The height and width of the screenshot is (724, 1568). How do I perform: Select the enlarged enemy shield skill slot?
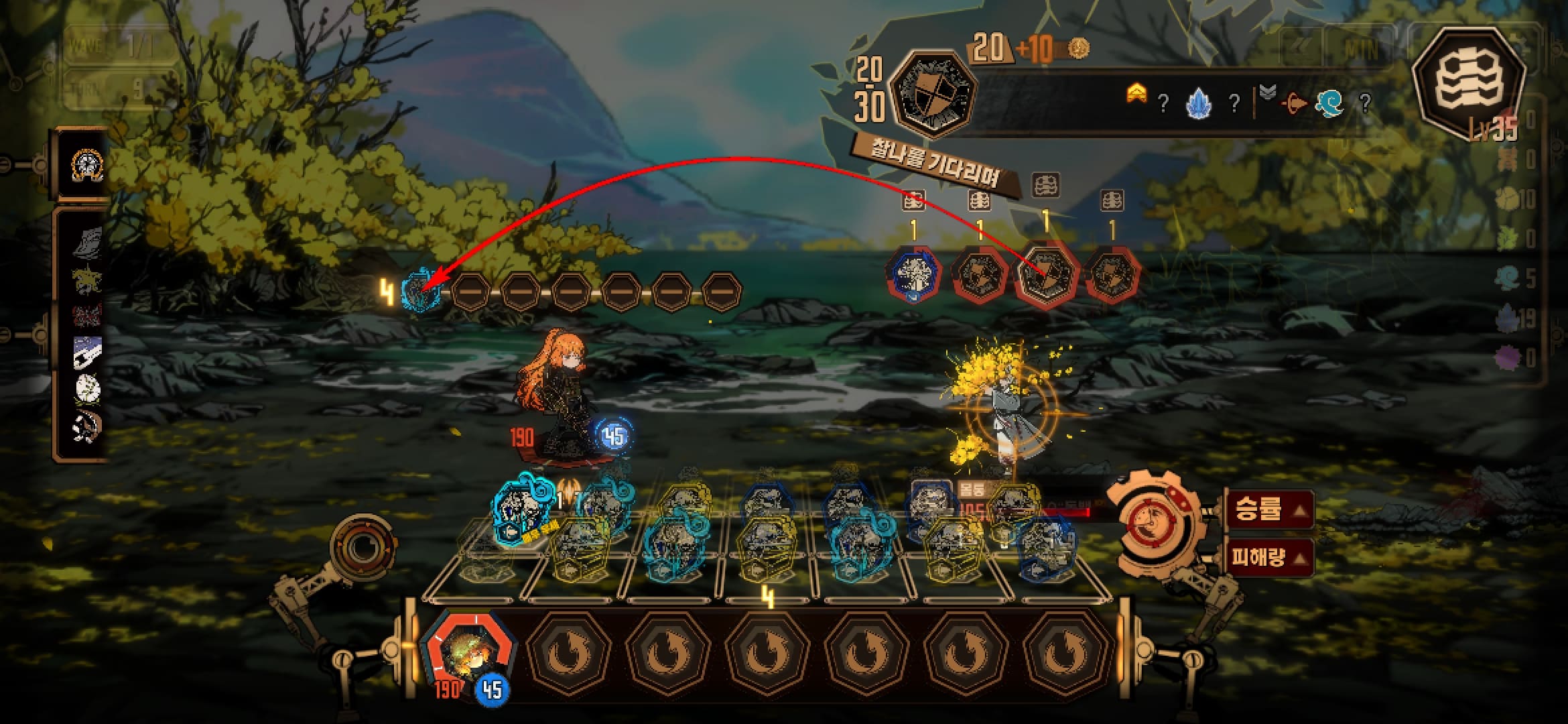[1047, 275]
